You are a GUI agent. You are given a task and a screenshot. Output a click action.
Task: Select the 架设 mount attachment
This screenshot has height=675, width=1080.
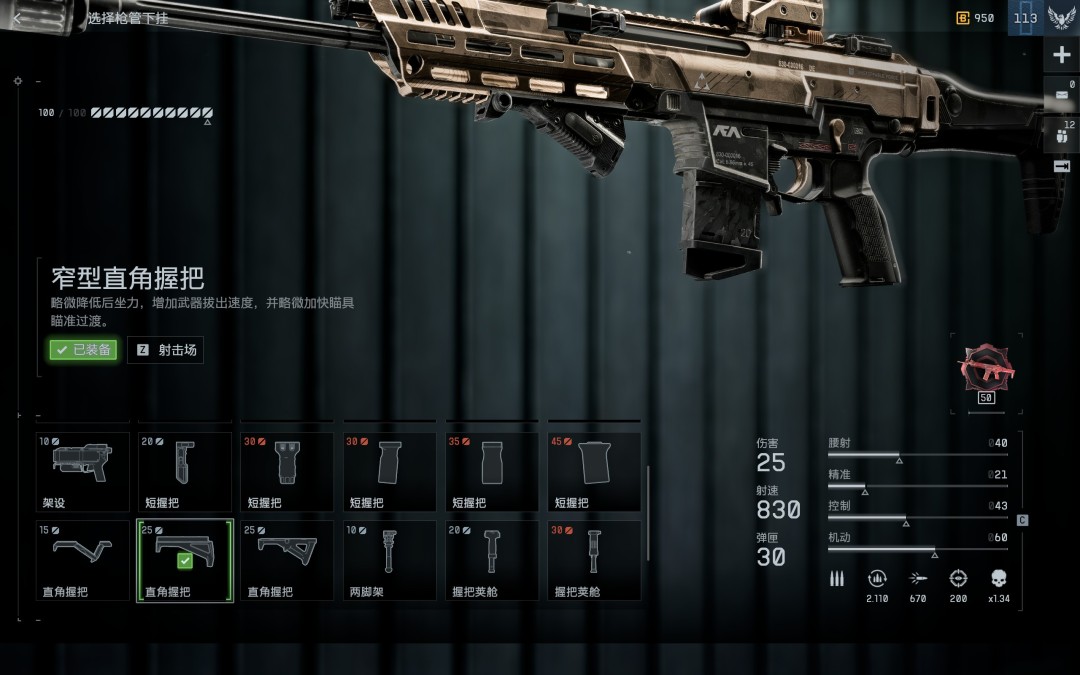83,471
